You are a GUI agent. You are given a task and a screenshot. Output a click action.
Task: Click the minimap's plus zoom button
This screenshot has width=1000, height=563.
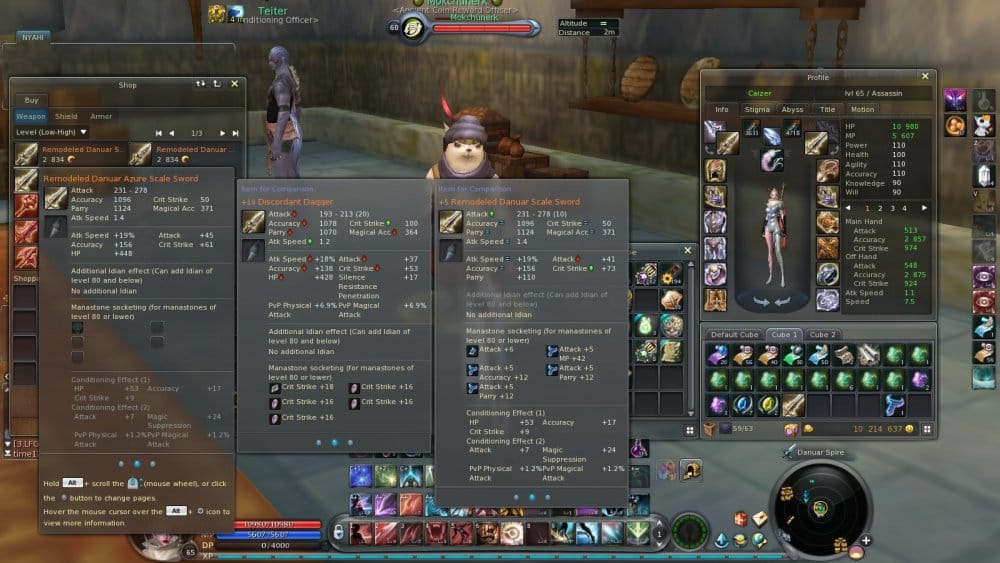point(866,541)
